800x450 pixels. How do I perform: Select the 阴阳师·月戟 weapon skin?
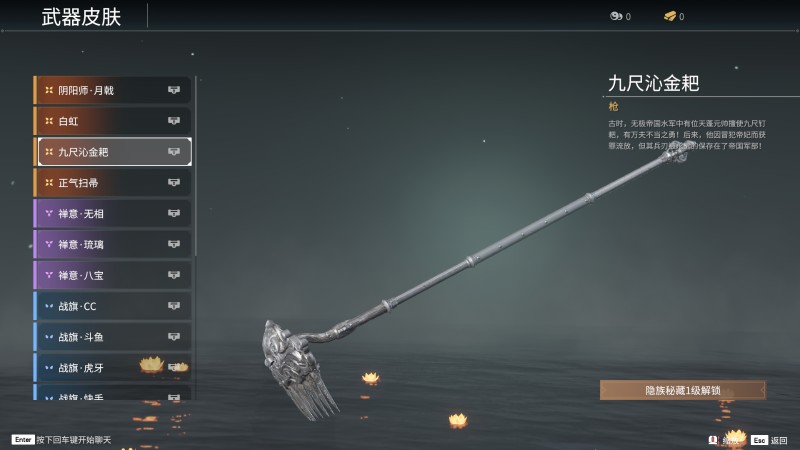(x=112, y=90)
